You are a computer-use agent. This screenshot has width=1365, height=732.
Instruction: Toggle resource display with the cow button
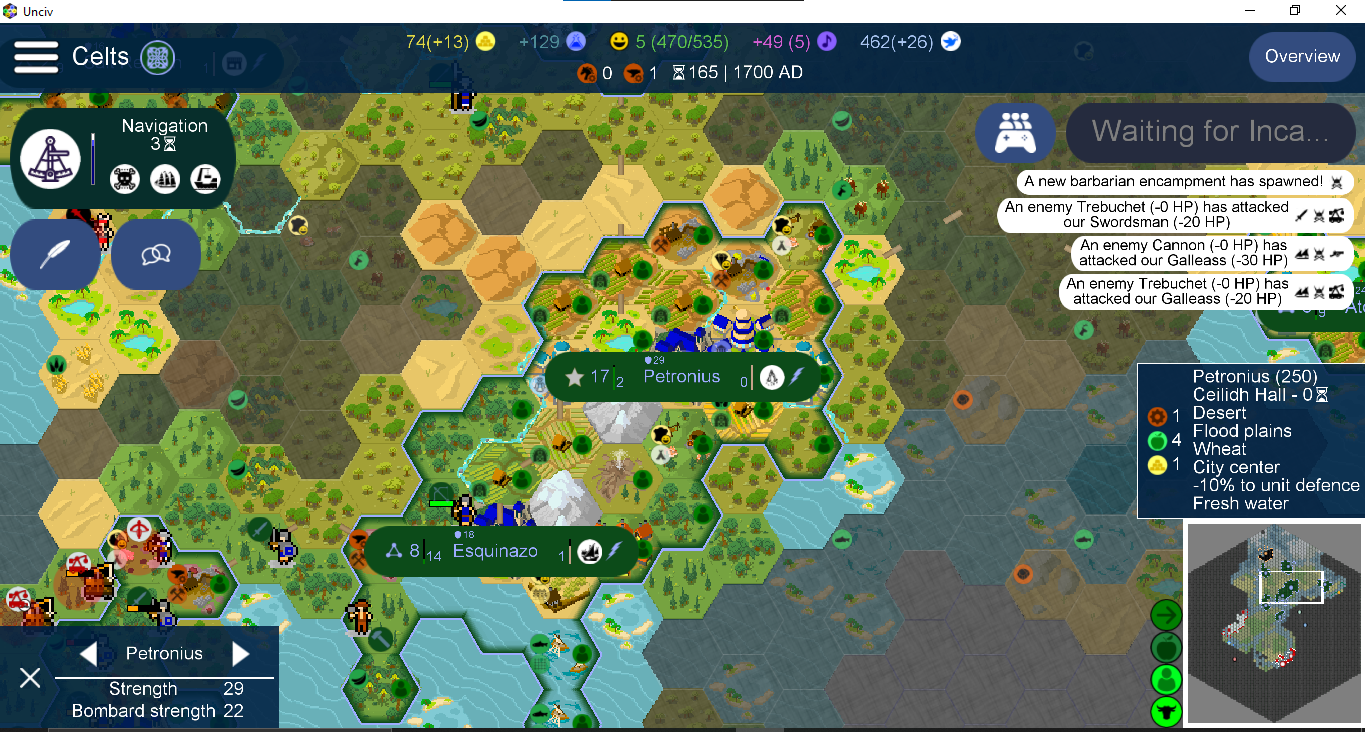click(x=1165, y=712)
